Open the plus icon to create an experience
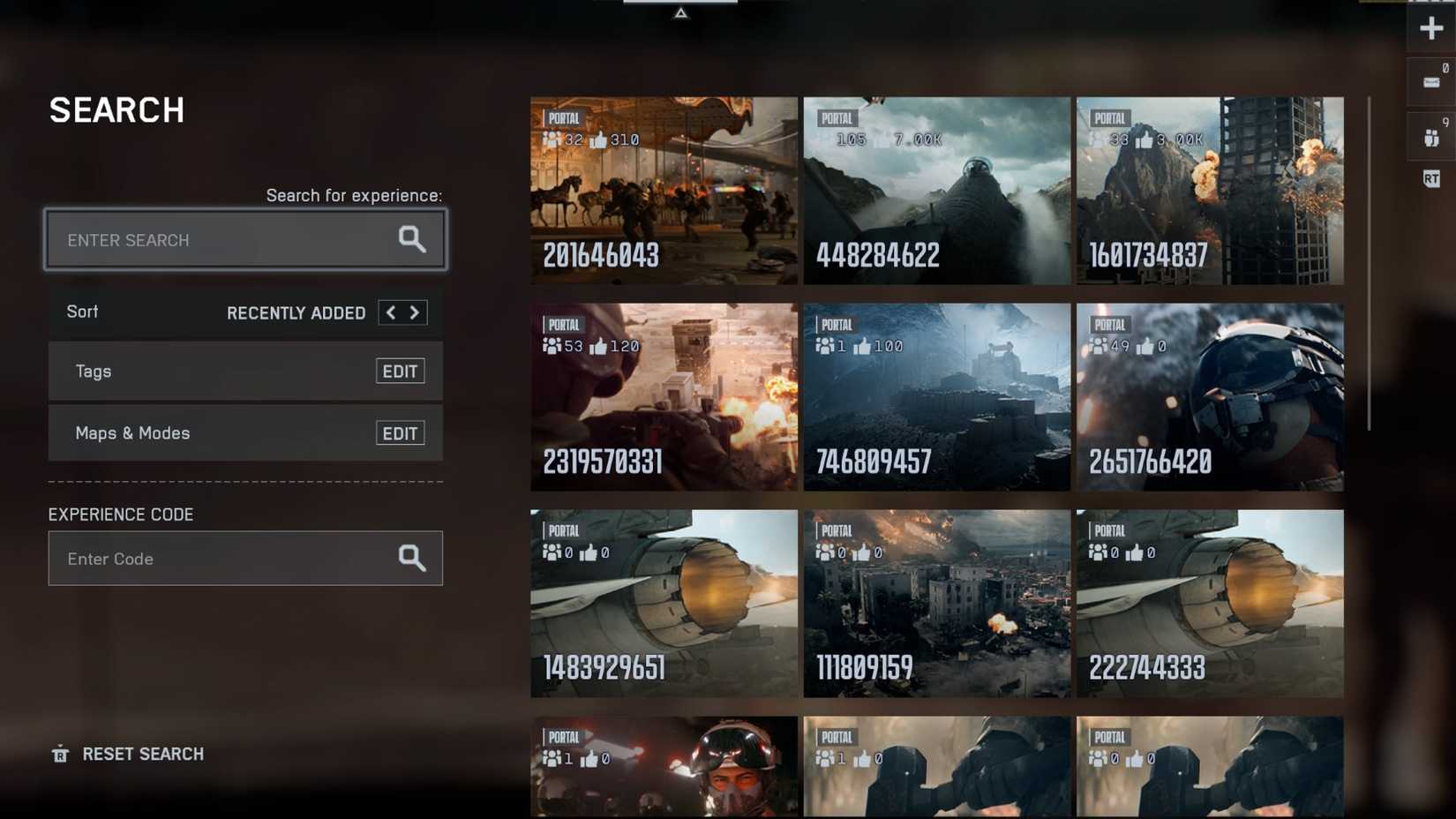 pyautogui.click(x=1430, y=27)
